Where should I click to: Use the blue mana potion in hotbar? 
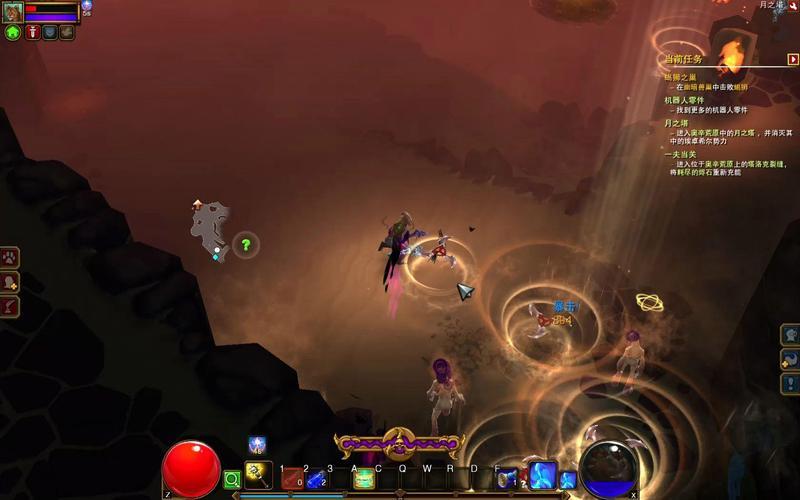pos(316,480)
